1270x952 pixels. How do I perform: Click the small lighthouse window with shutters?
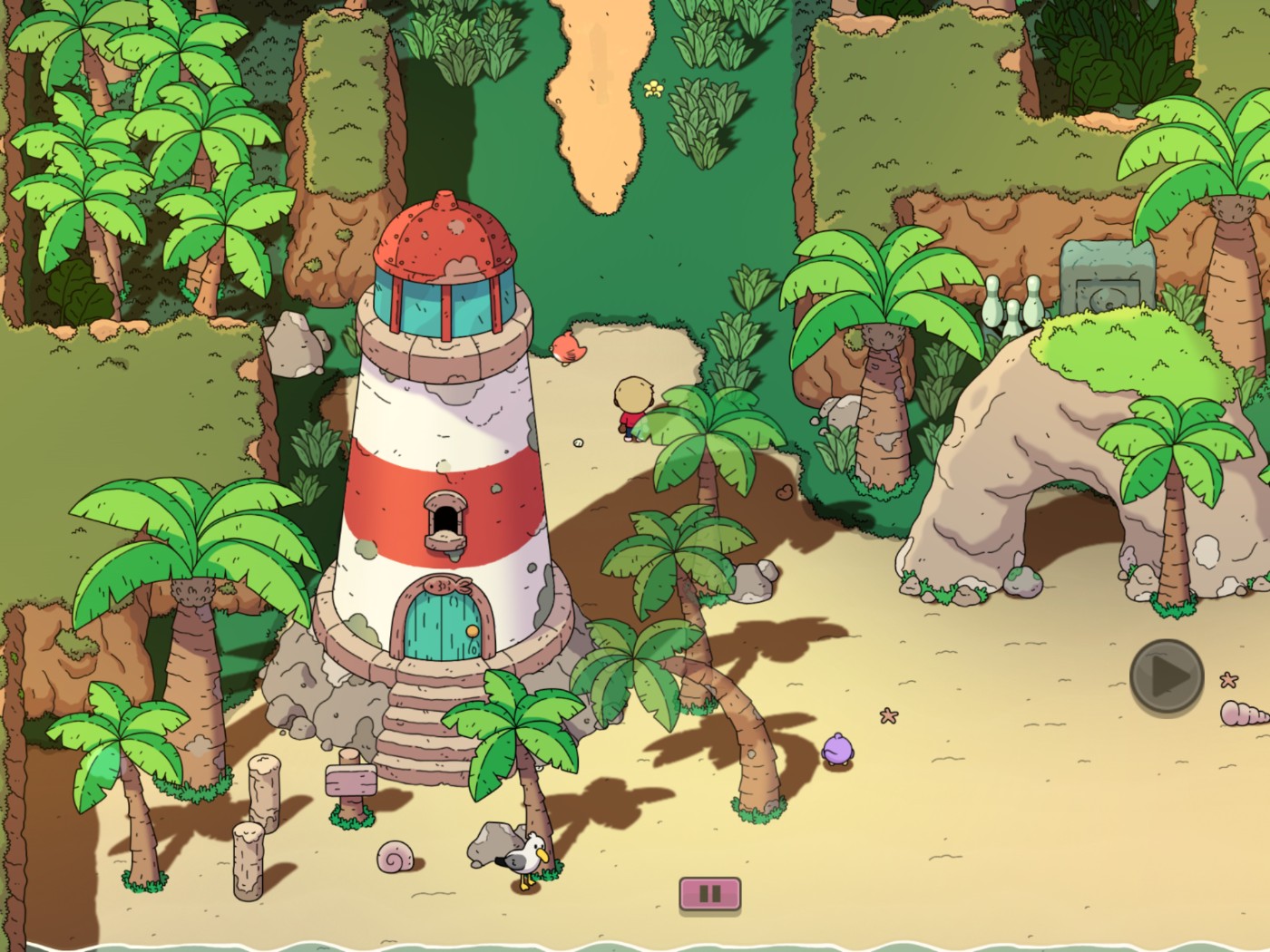pyautogui.click(x=444, y=519)
